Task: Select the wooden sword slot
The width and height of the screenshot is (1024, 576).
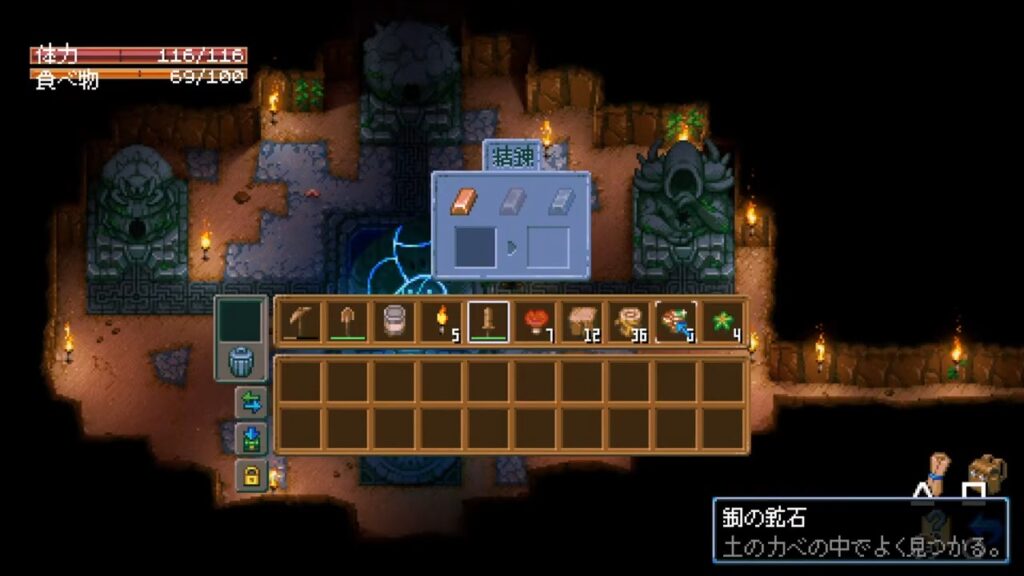Action: pos(488,321)
